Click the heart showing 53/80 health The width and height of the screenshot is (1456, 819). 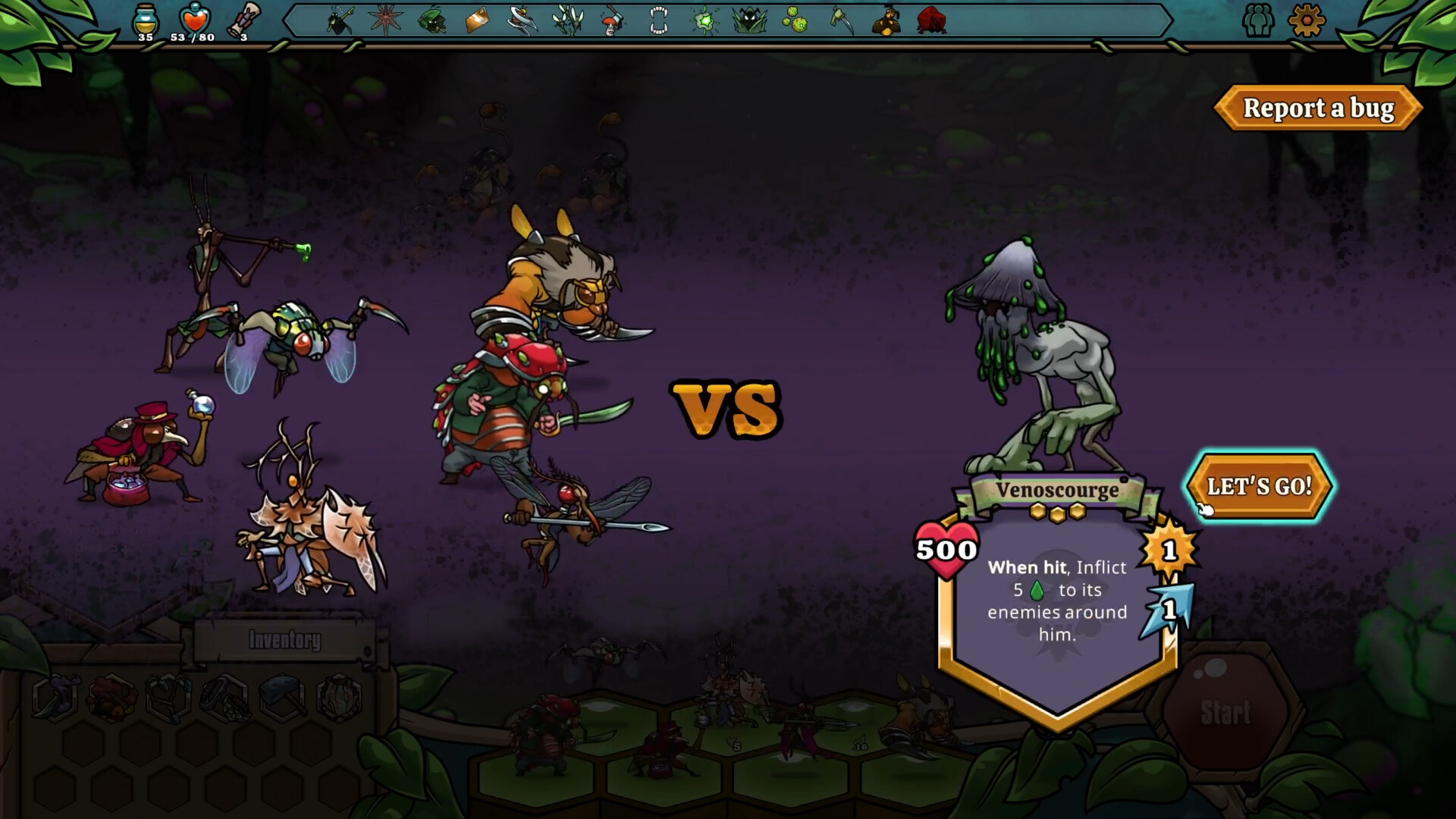point(194,20)
